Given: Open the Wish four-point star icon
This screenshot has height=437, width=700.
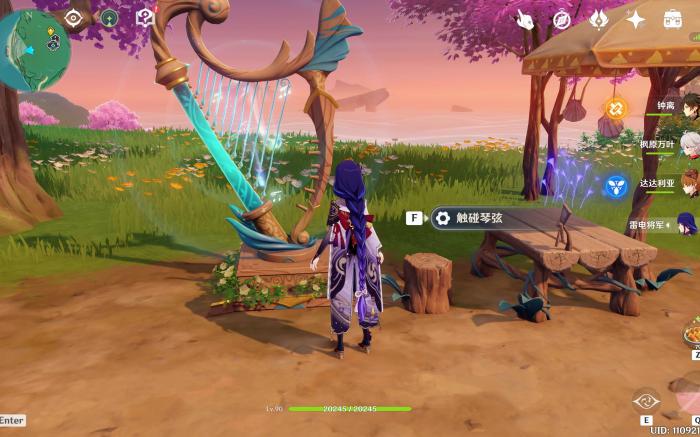Looking at the screenshot, I should tap(636, 19).
